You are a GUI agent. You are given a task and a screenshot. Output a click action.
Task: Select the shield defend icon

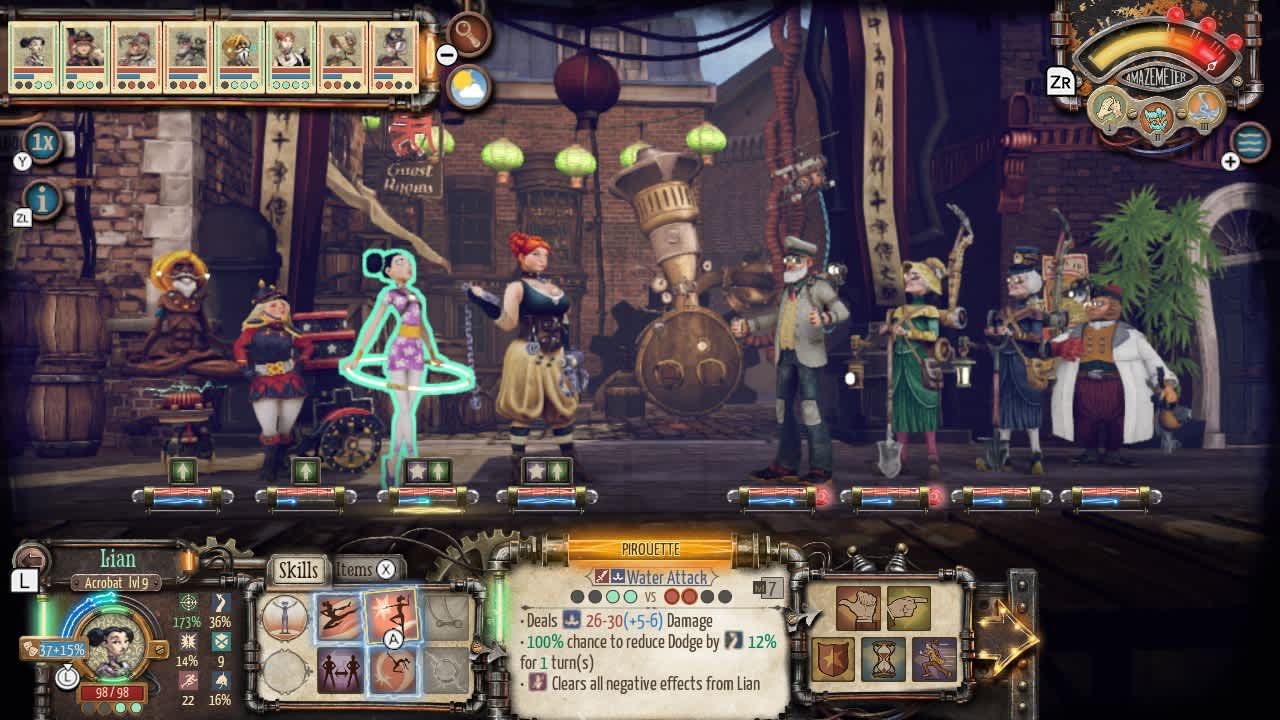pyautogui.click(x=834, y=658)
